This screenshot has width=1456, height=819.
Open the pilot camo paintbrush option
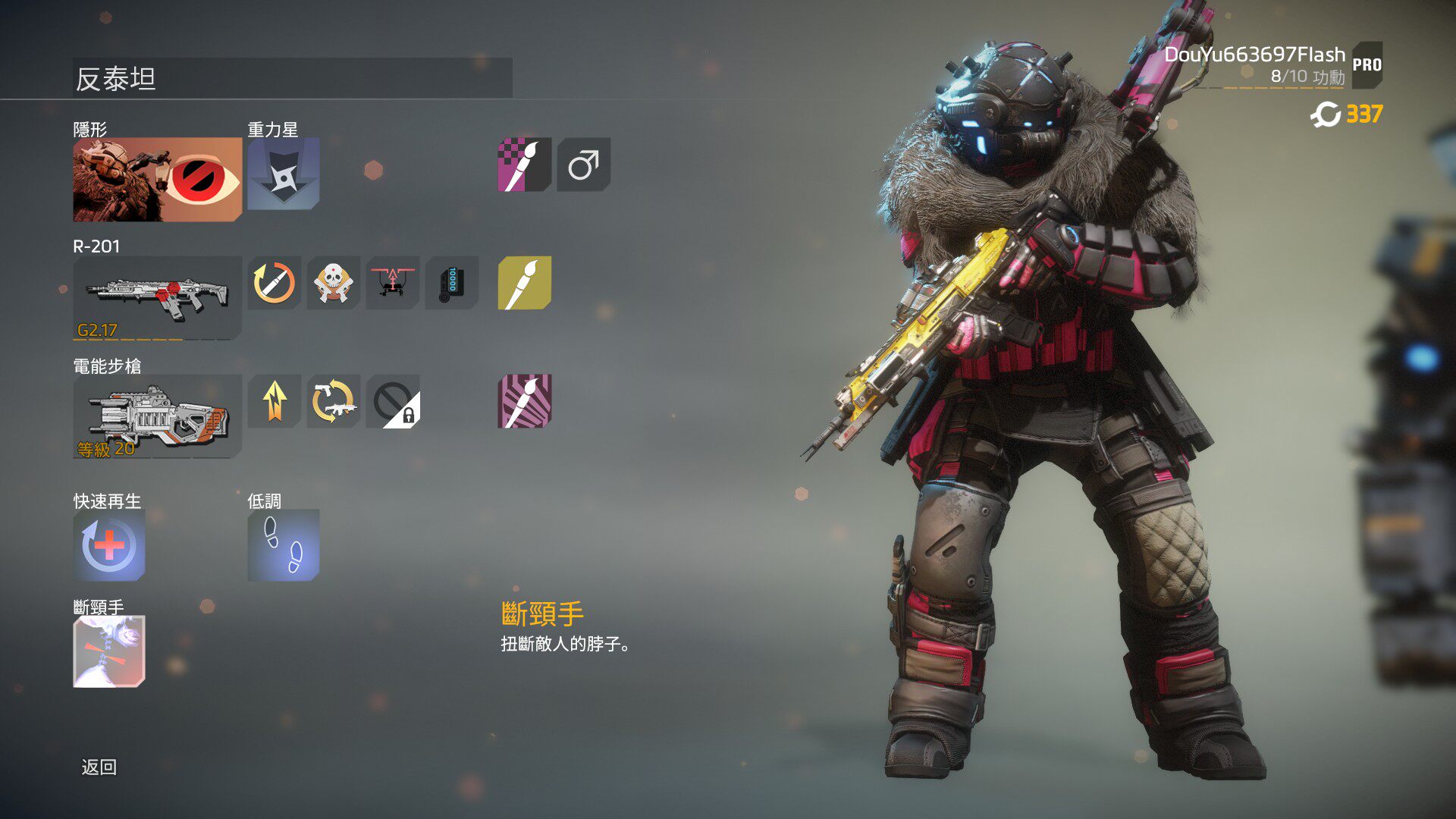[x=524, y=165]
